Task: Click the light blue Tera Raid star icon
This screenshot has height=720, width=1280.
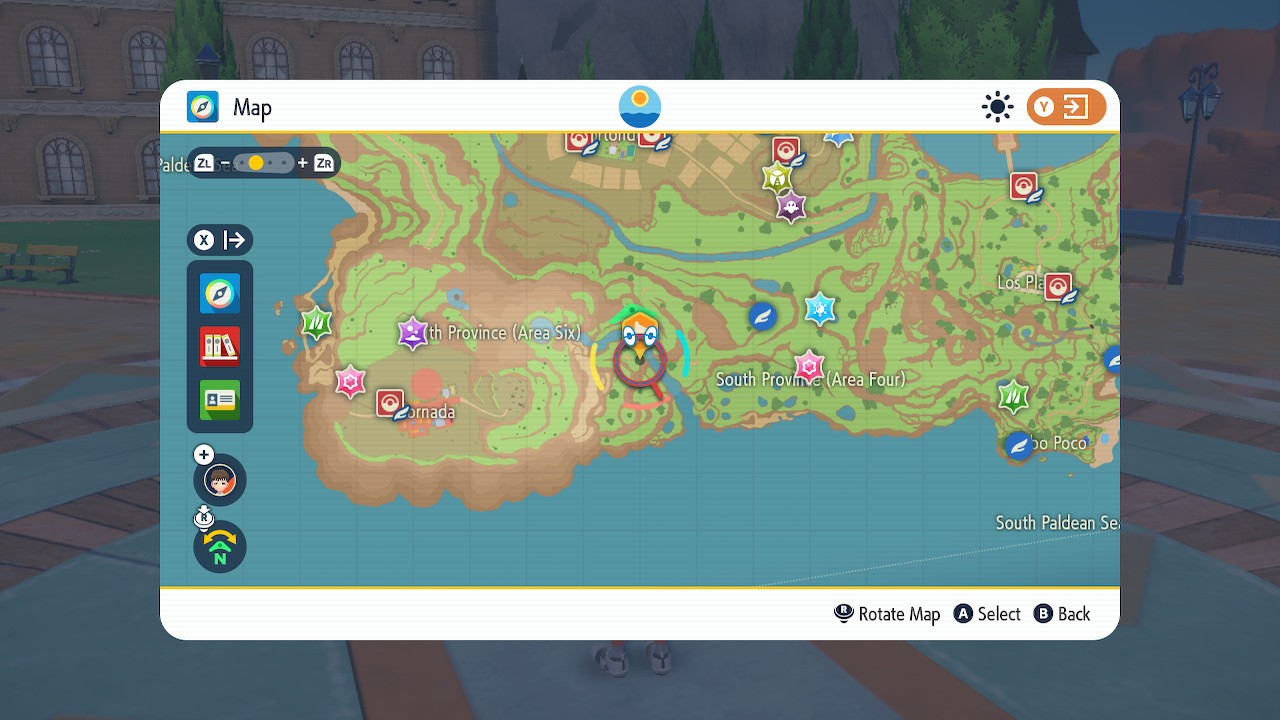Action: pyautogui.click(x=820, y=310)
